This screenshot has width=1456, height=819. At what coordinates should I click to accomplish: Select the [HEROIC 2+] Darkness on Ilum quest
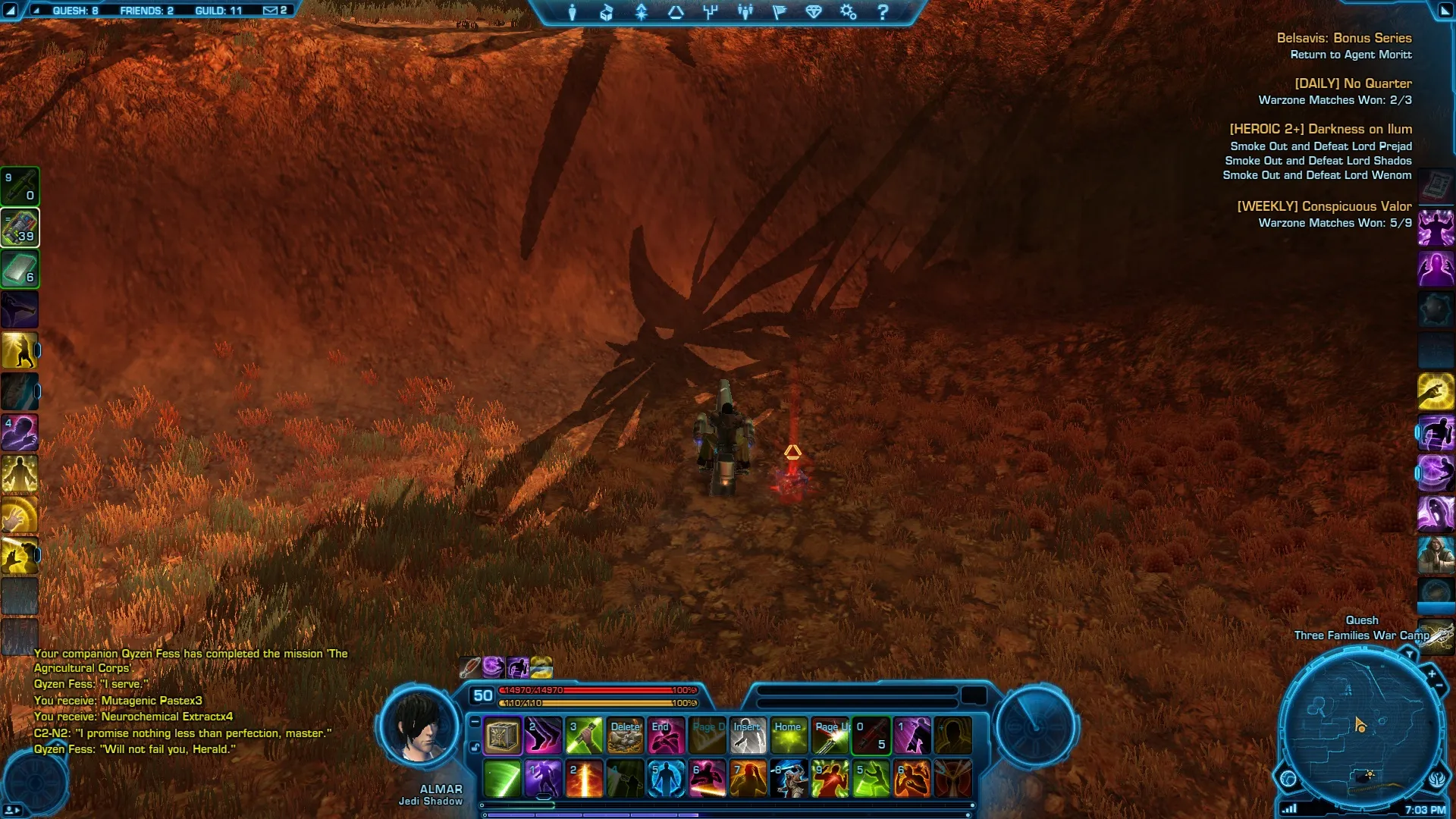pyautogui.click(x=1320, y=129)
